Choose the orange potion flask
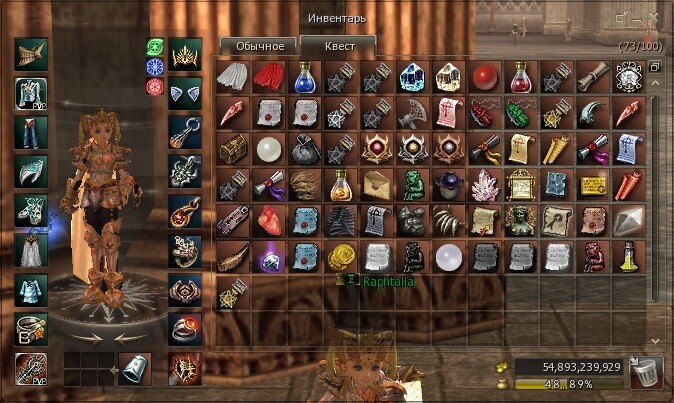 coord(342,185)
